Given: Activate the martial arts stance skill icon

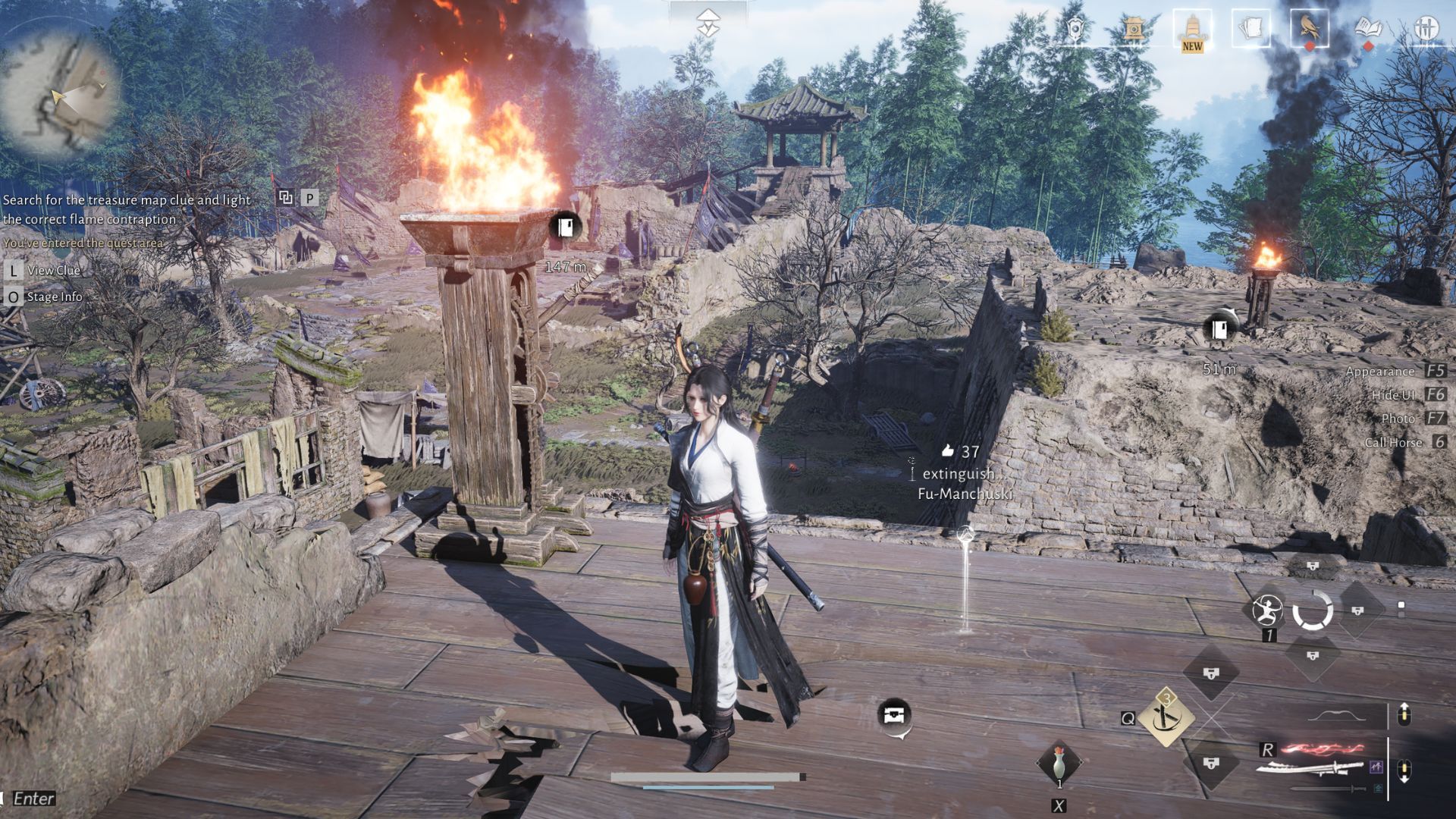Looking at the screenshot, I should 1267,610.
